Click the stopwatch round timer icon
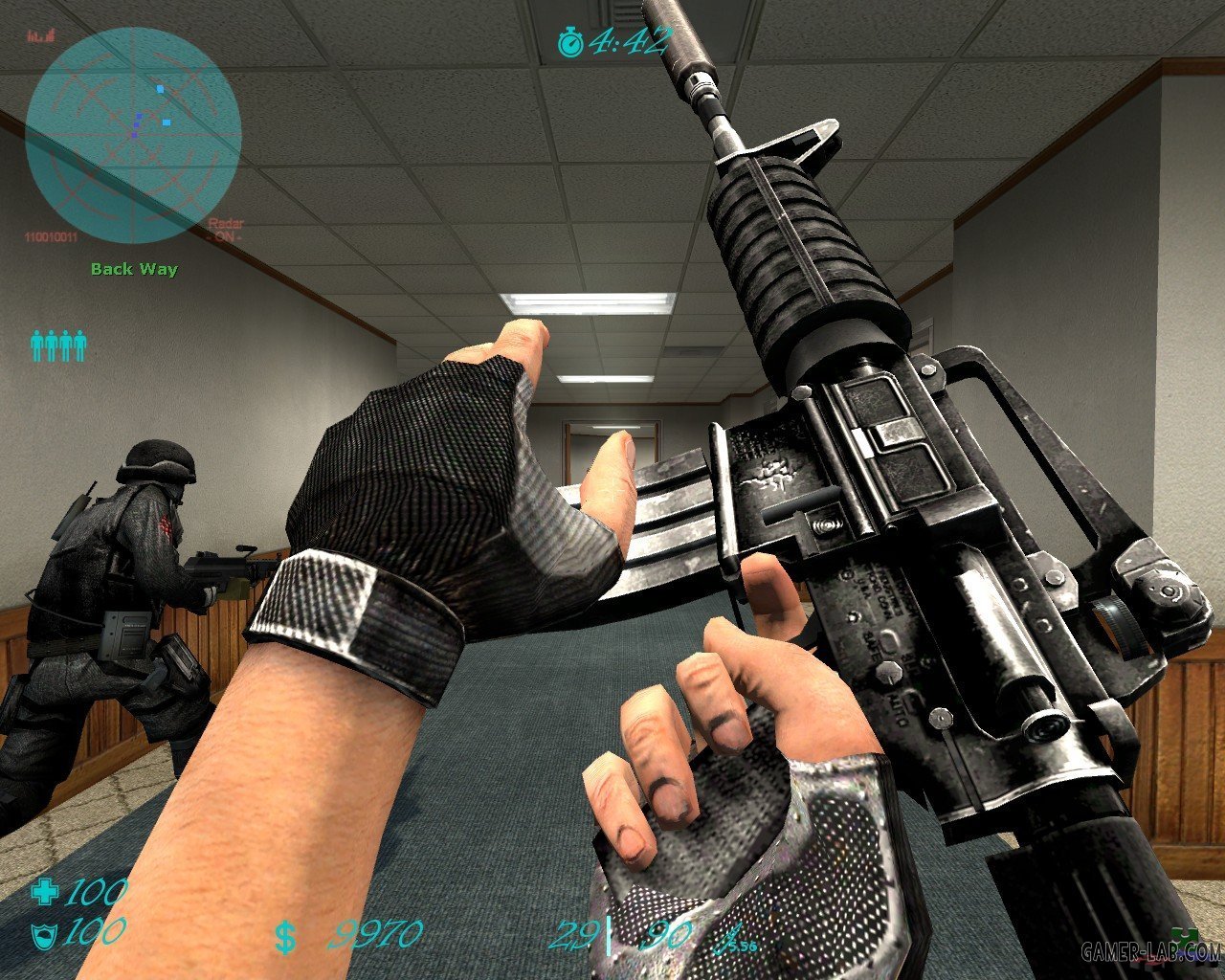The image size is (1225, 980). coord(570,41)
